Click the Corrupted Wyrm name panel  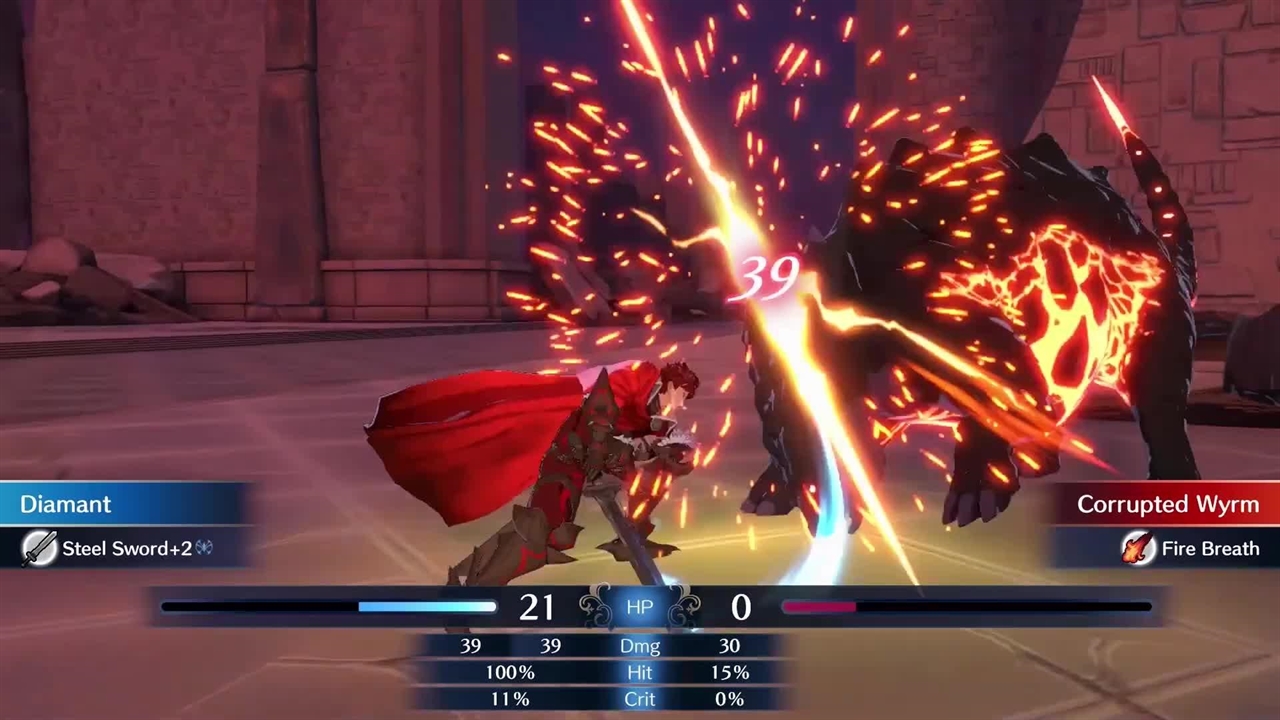[1167, 504]
